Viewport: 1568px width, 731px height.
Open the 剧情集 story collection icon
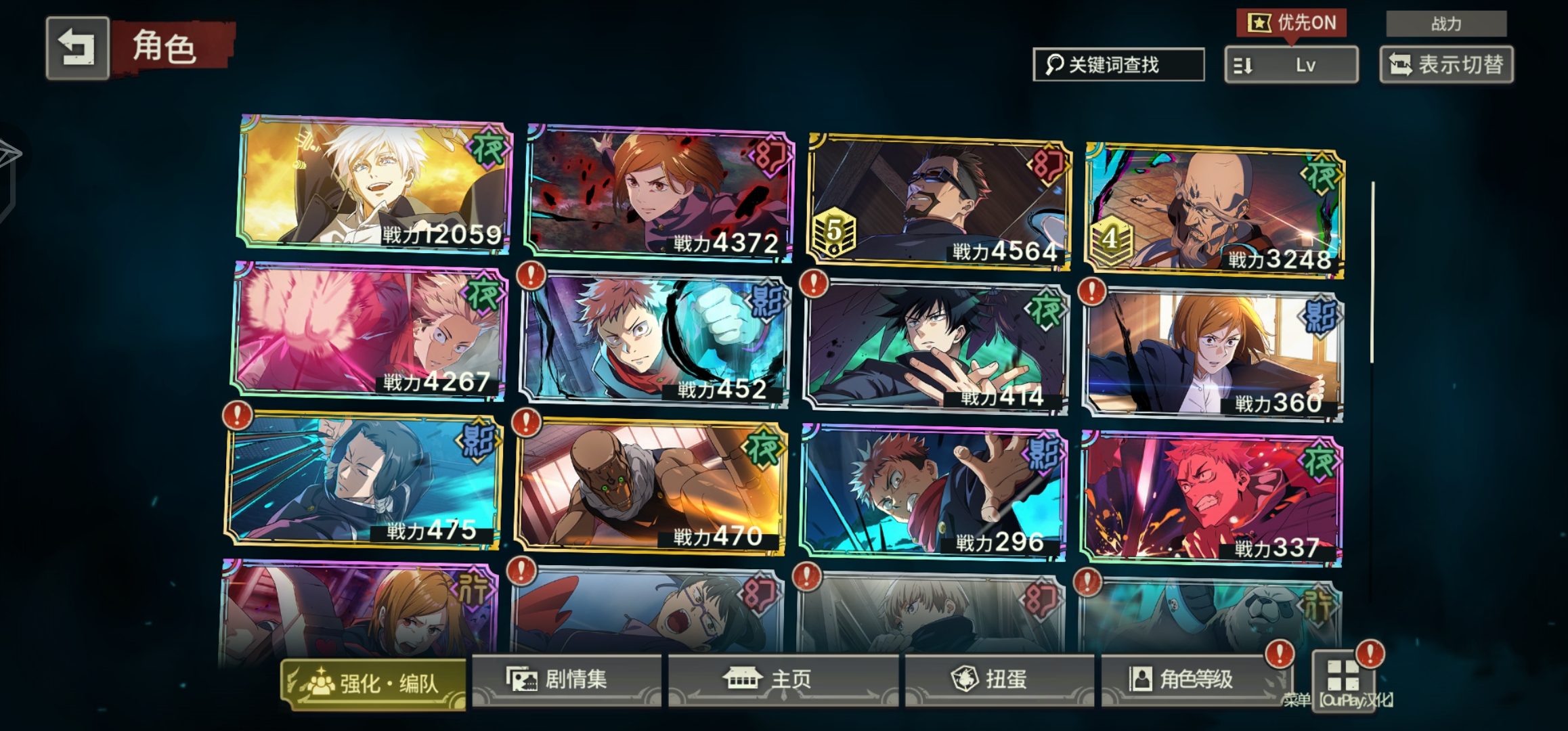(521, 681)
